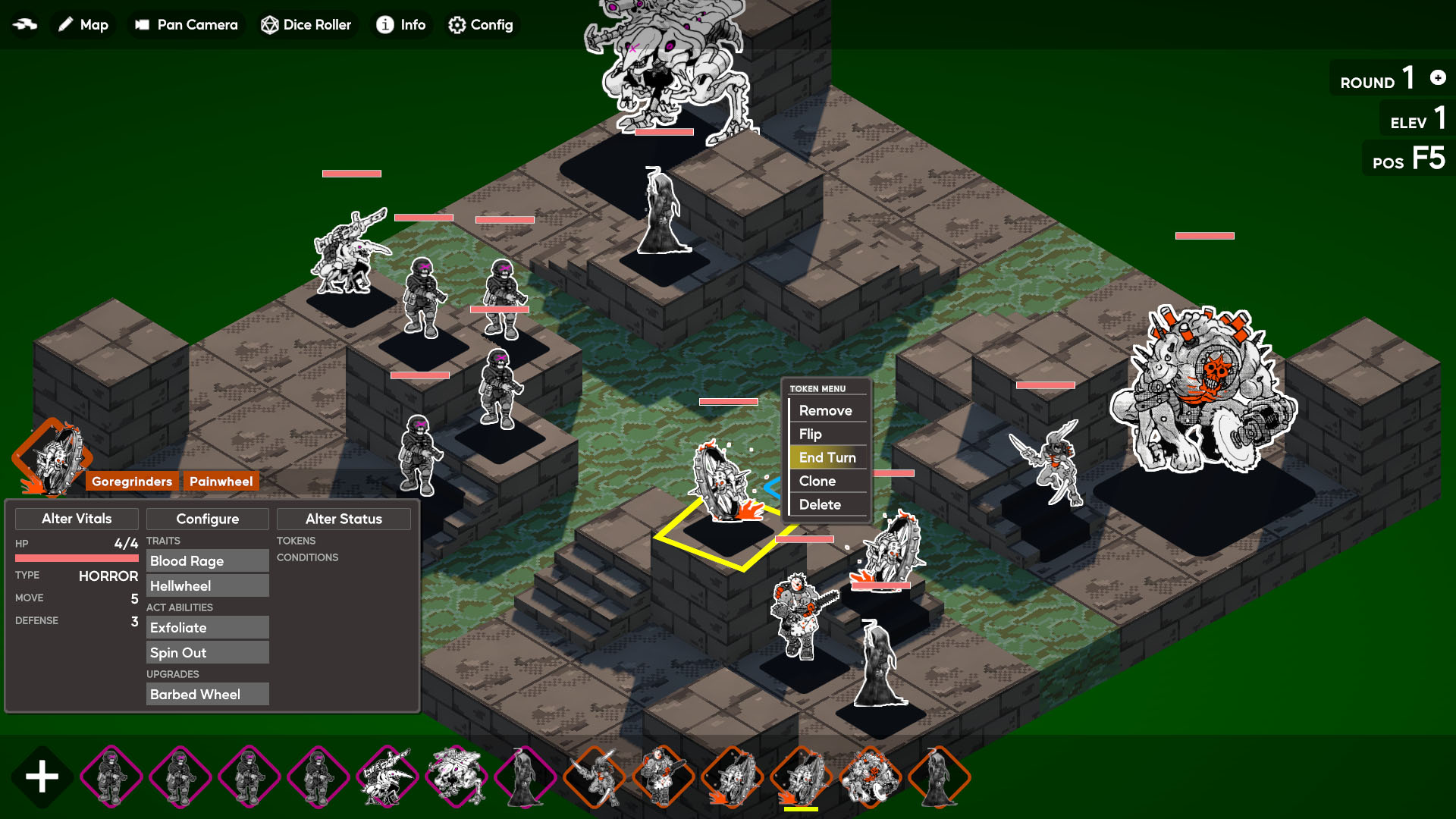Select the Blood Rage trait
This screenshot has height=819, width=1456.
point(207,561)
